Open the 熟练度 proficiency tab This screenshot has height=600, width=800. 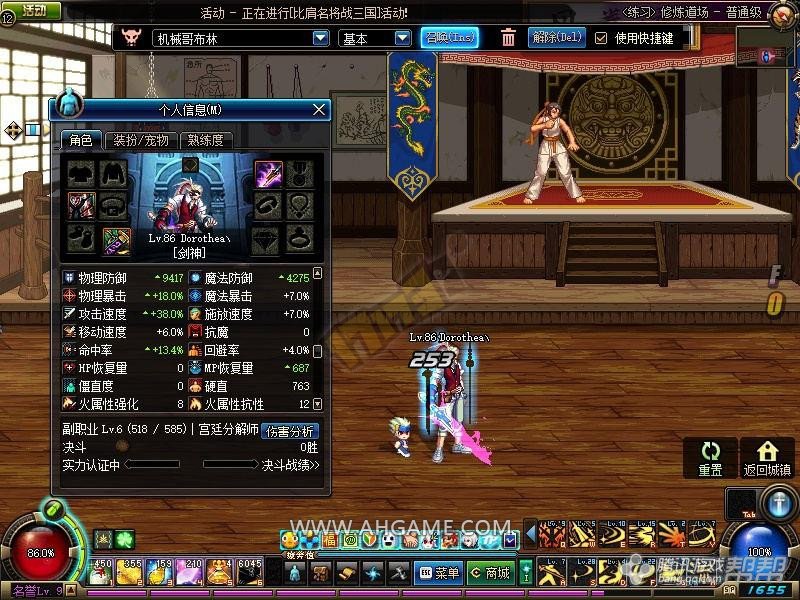205,141
